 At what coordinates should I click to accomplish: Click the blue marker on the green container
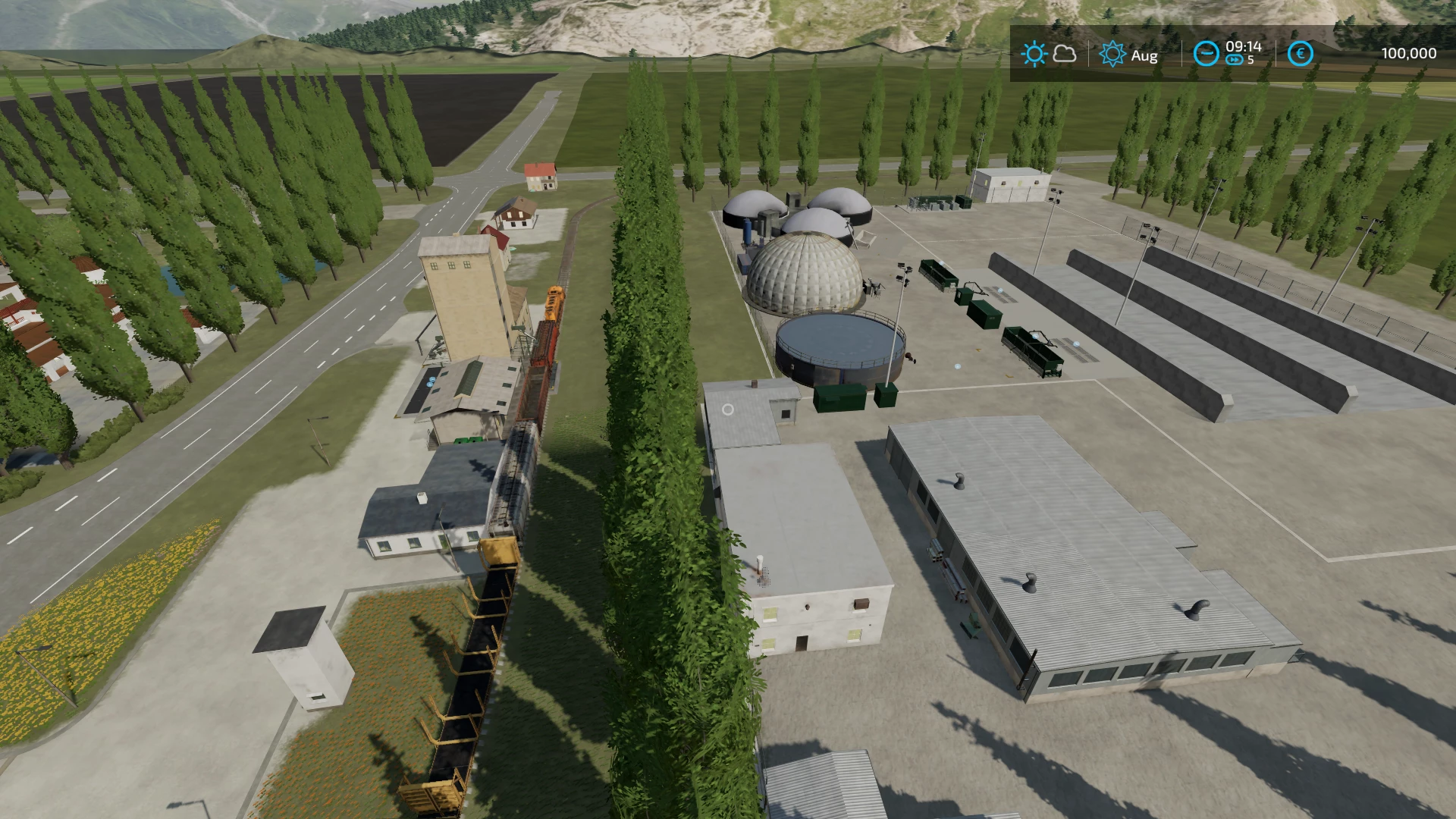941,262
